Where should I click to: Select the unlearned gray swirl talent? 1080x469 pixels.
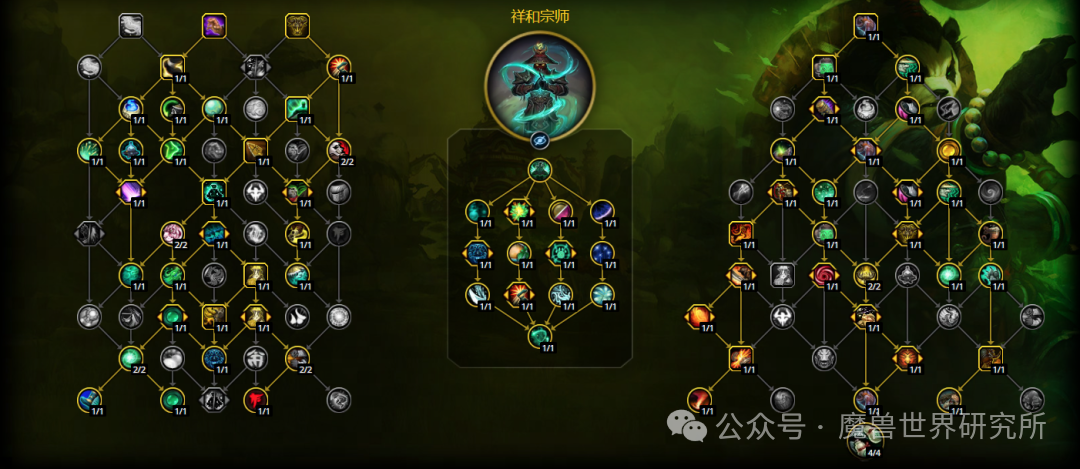(x=990, y=191)
